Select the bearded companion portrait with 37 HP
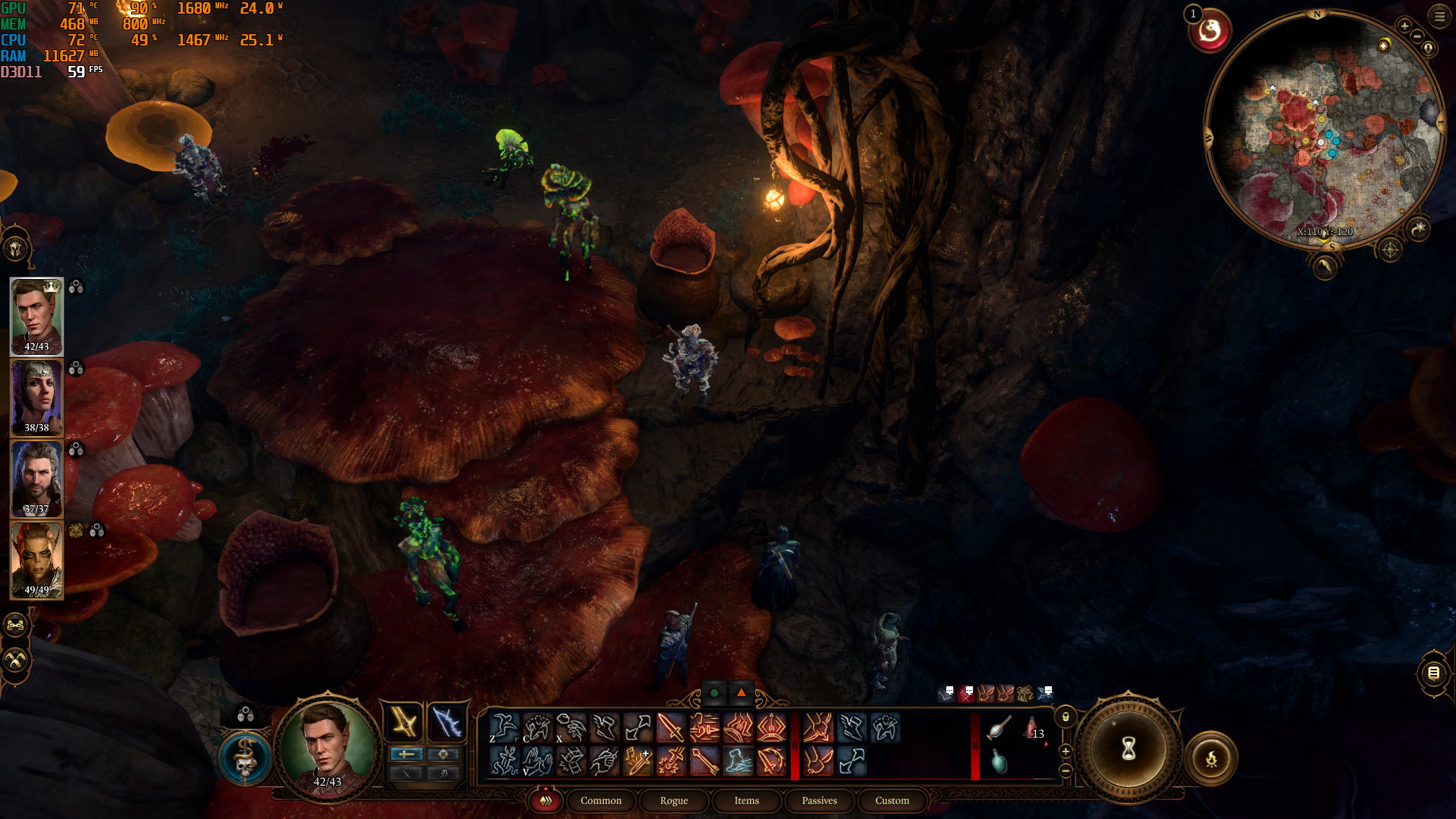The image size is (1456, 819). (36, 479)
